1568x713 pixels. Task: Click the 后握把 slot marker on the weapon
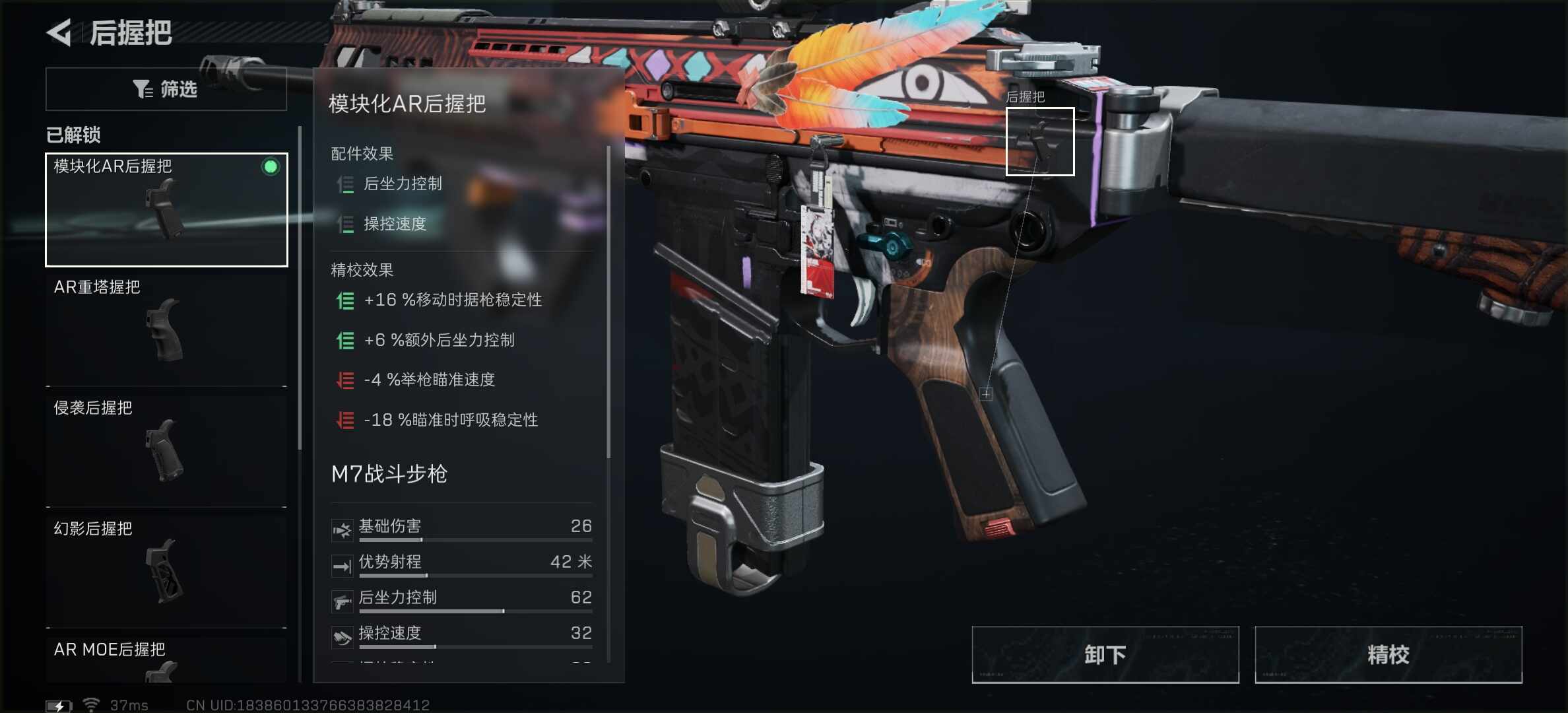tap(1039, 141)
